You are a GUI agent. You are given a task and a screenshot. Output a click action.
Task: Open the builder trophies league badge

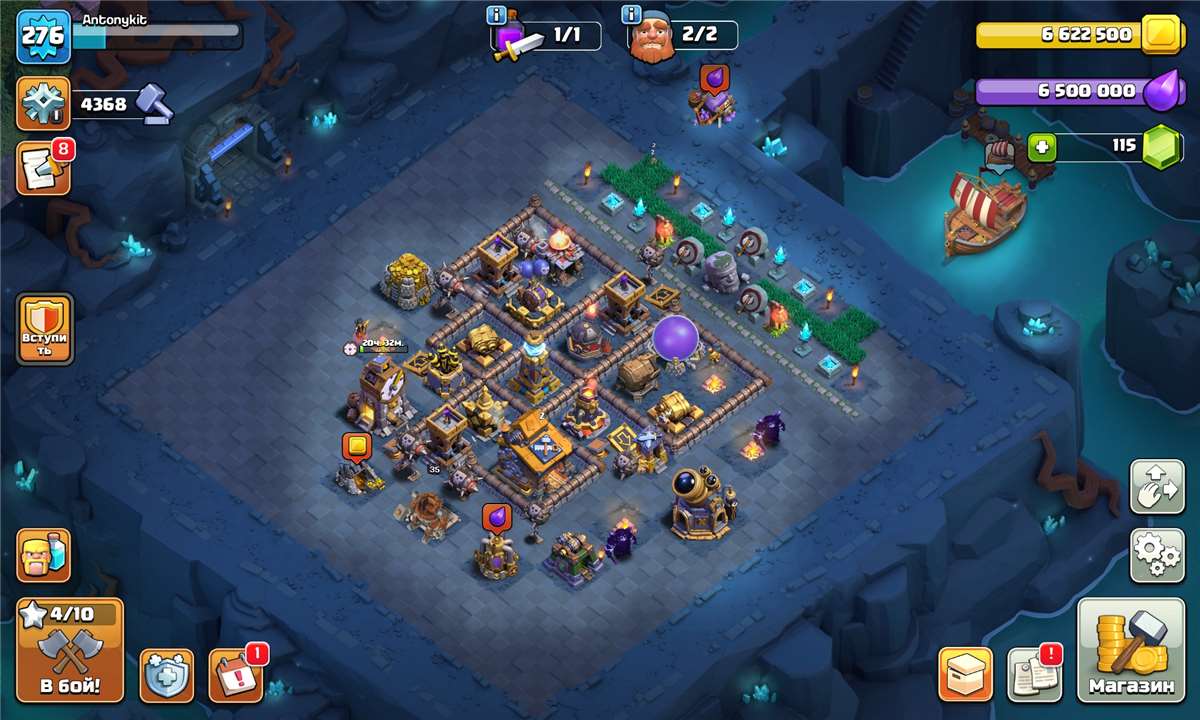pyautogui.click(x=43, y=103)
